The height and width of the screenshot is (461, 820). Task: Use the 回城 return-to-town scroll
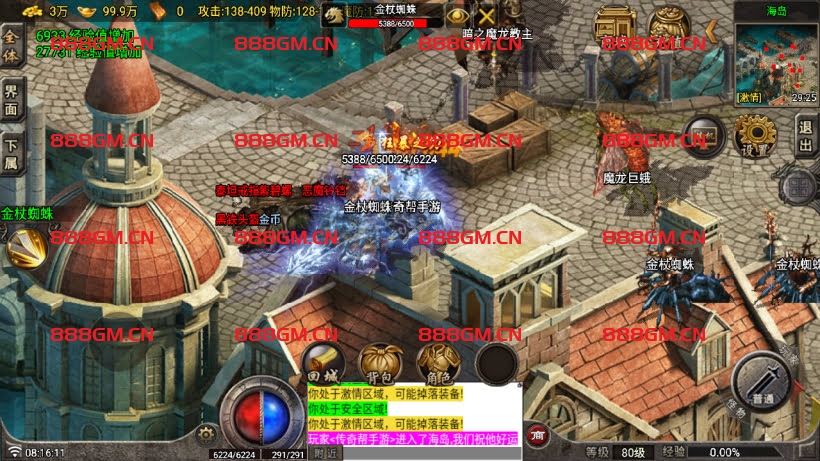tap(322, 361)
